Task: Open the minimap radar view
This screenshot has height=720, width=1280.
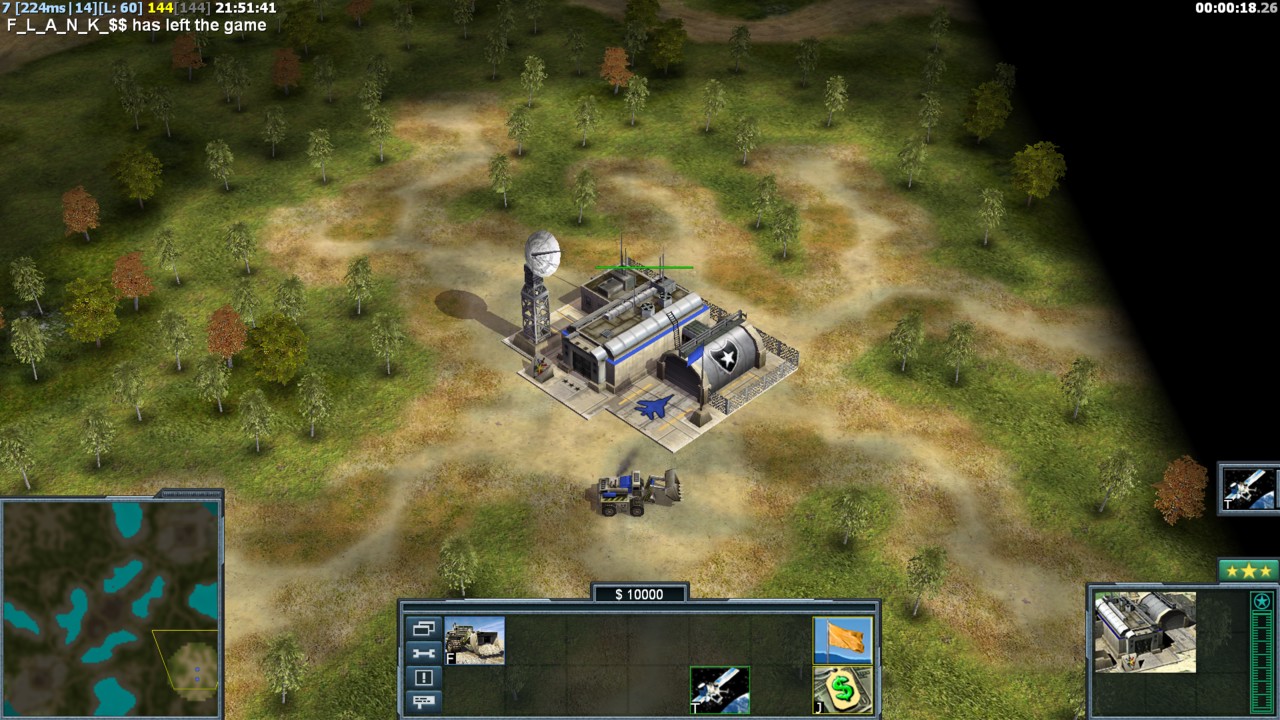Action: [110, 608]
